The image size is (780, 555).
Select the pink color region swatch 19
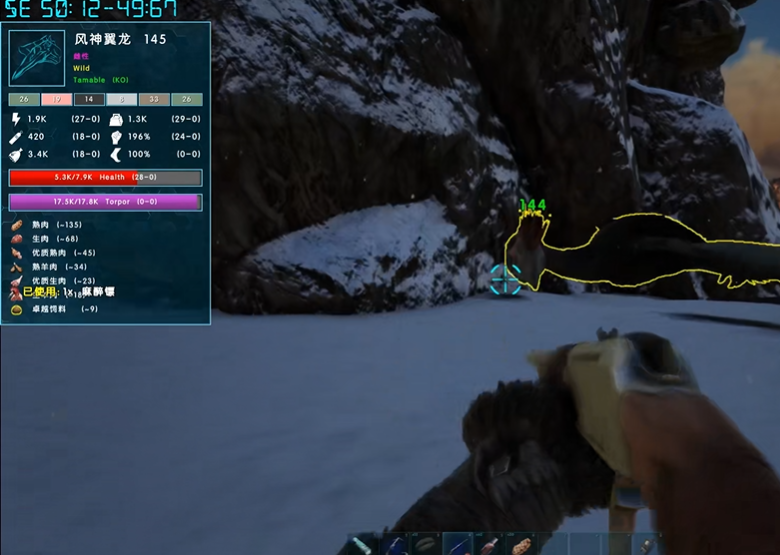57,100
